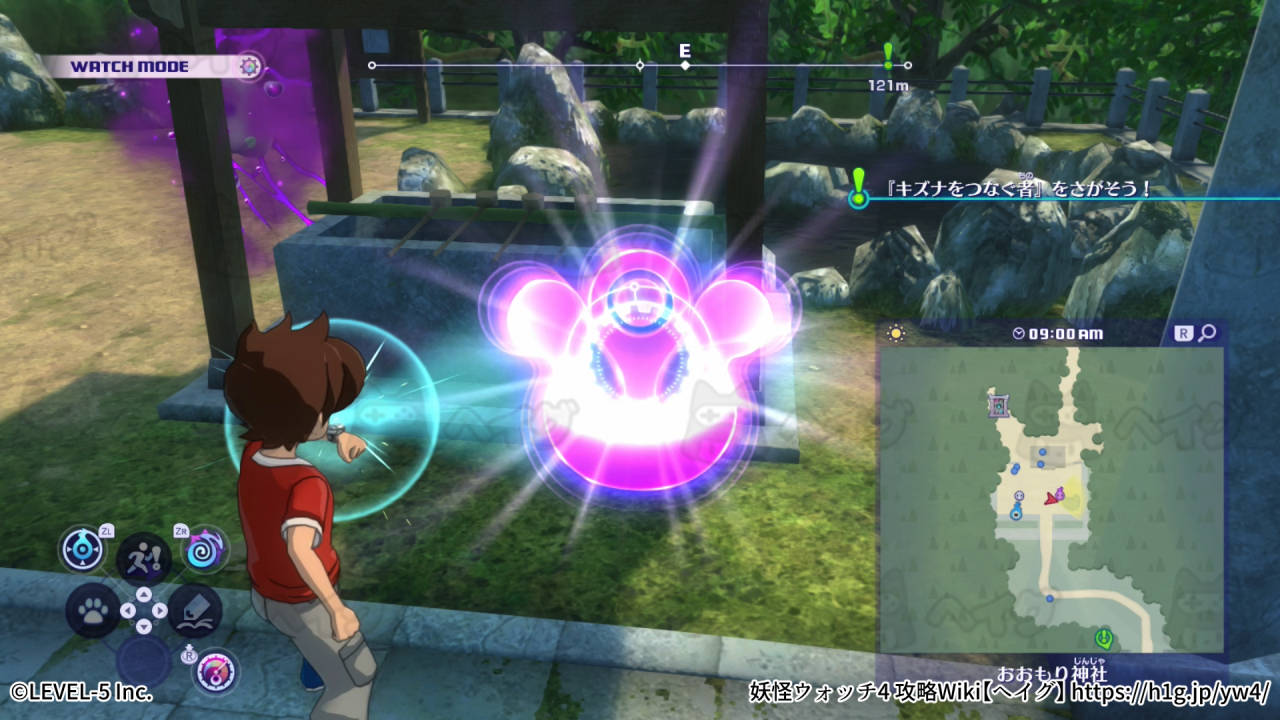
Task: Select the pencil and book shortcut
Action: tap(194, 611)
